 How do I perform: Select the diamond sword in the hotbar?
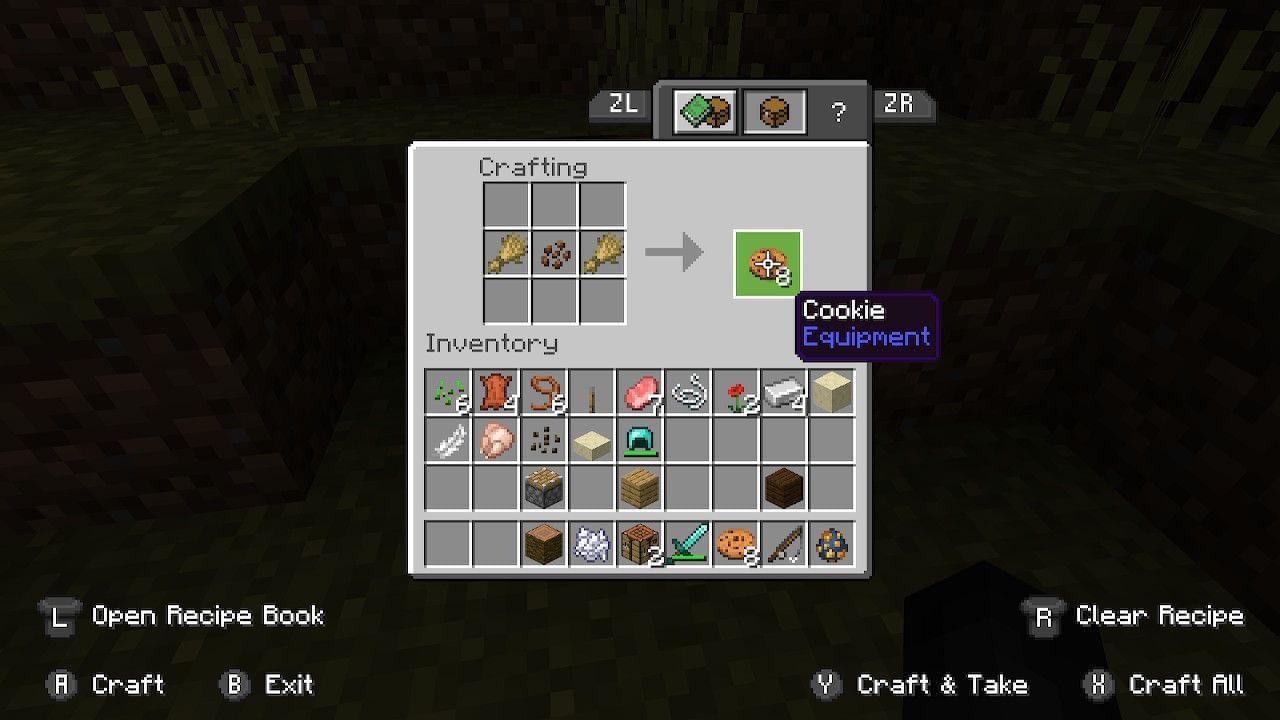pos(688,542)
